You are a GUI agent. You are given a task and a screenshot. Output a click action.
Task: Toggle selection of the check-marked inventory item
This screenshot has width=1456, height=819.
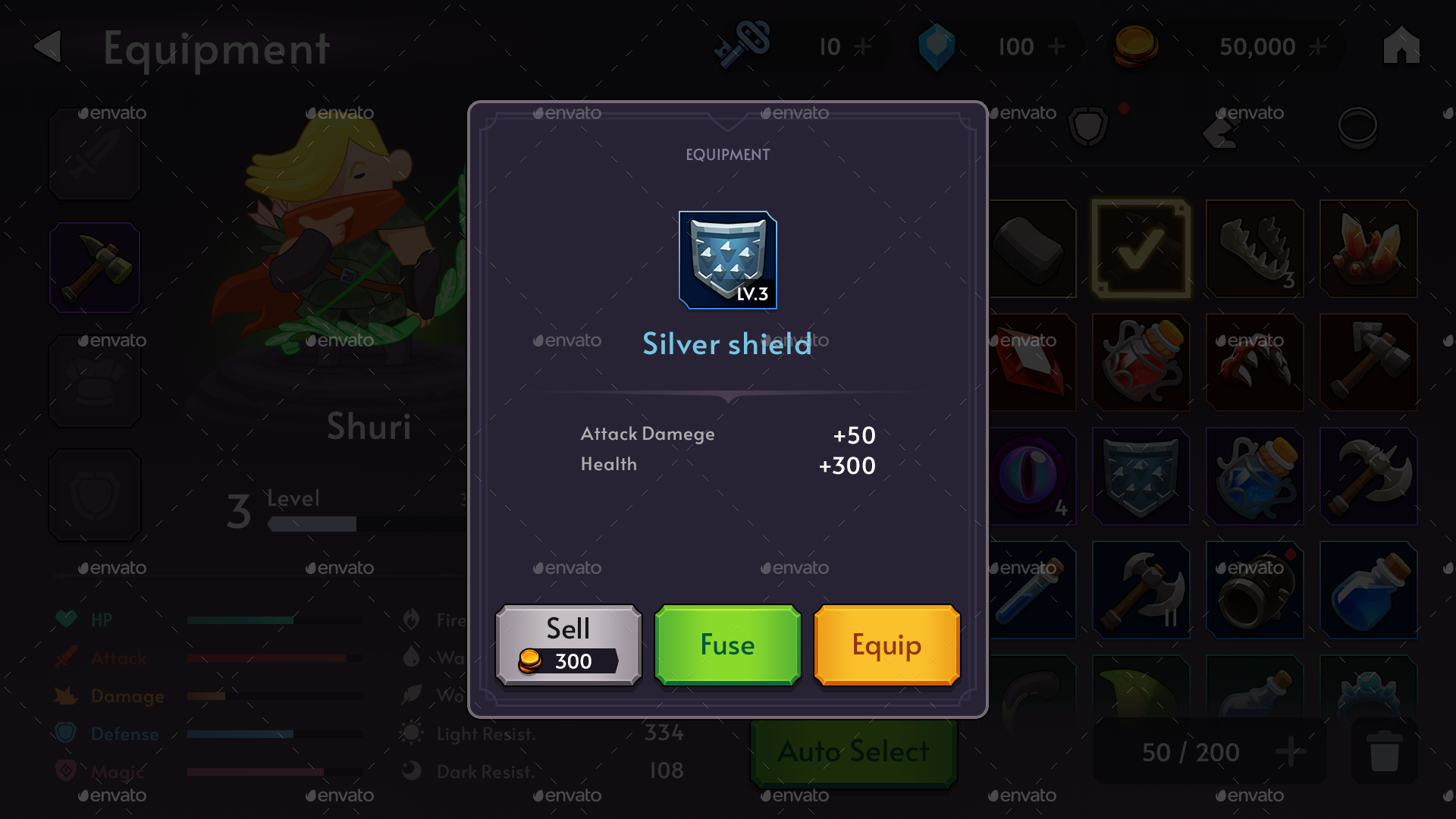point(1141,249)
